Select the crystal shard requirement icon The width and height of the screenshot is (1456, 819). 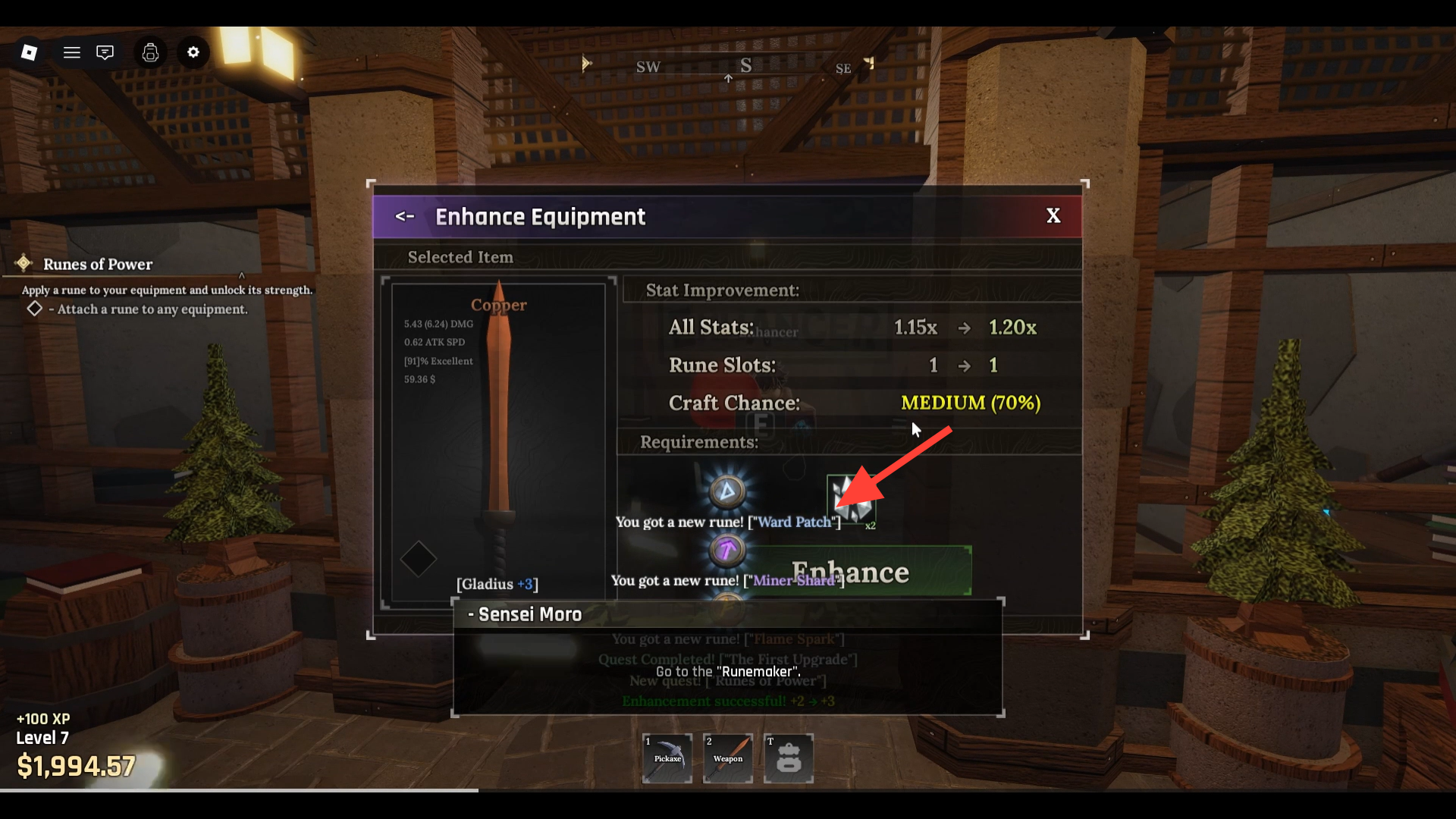850,498
